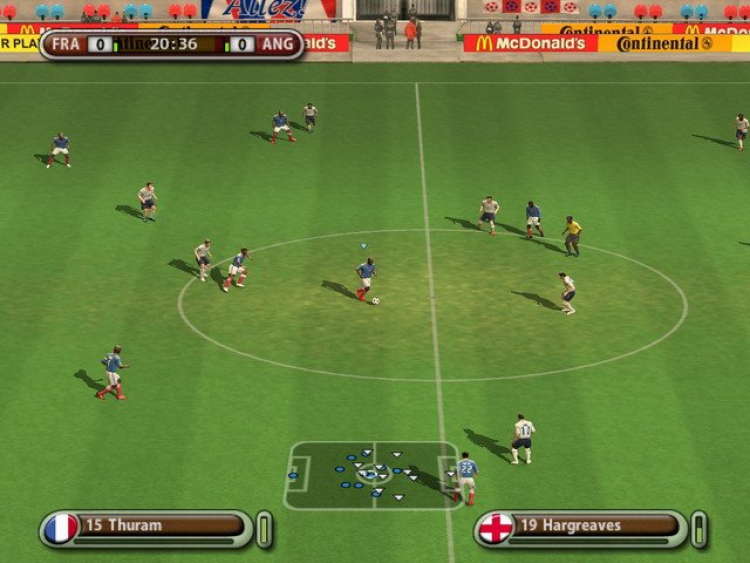Click the pitch radar minimap
750x563 pixels.
pos(372,476)
